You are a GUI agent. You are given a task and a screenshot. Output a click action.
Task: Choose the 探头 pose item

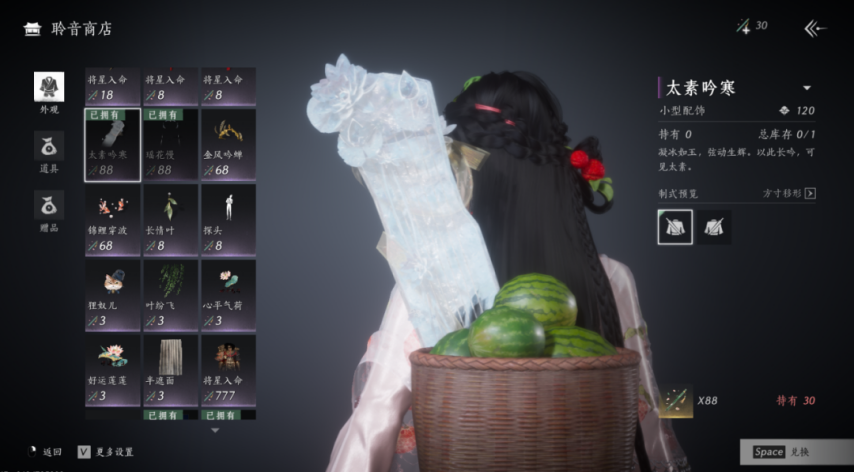pos(227,220)
